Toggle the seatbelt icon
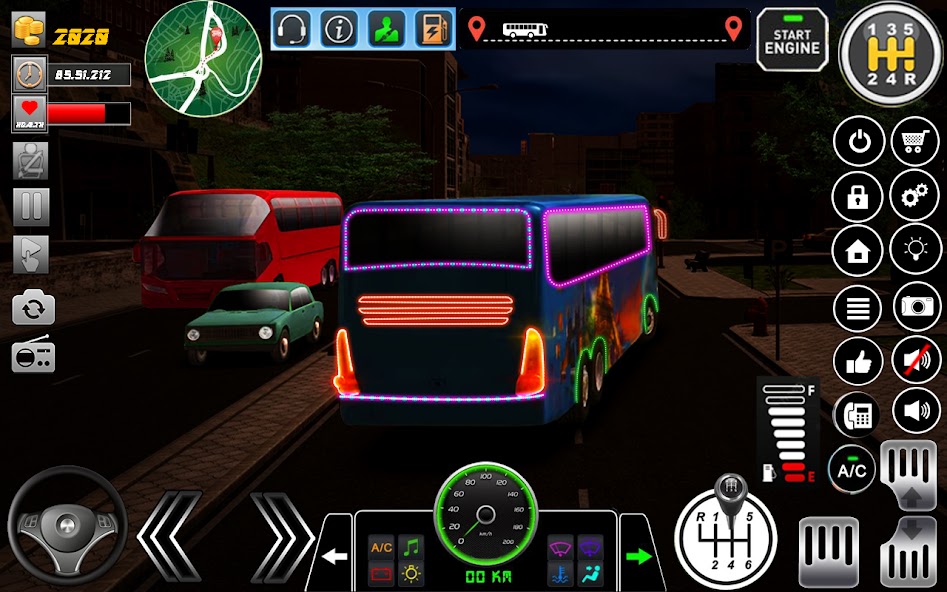The width and height of the screenshot is (947, 592). 30,160
